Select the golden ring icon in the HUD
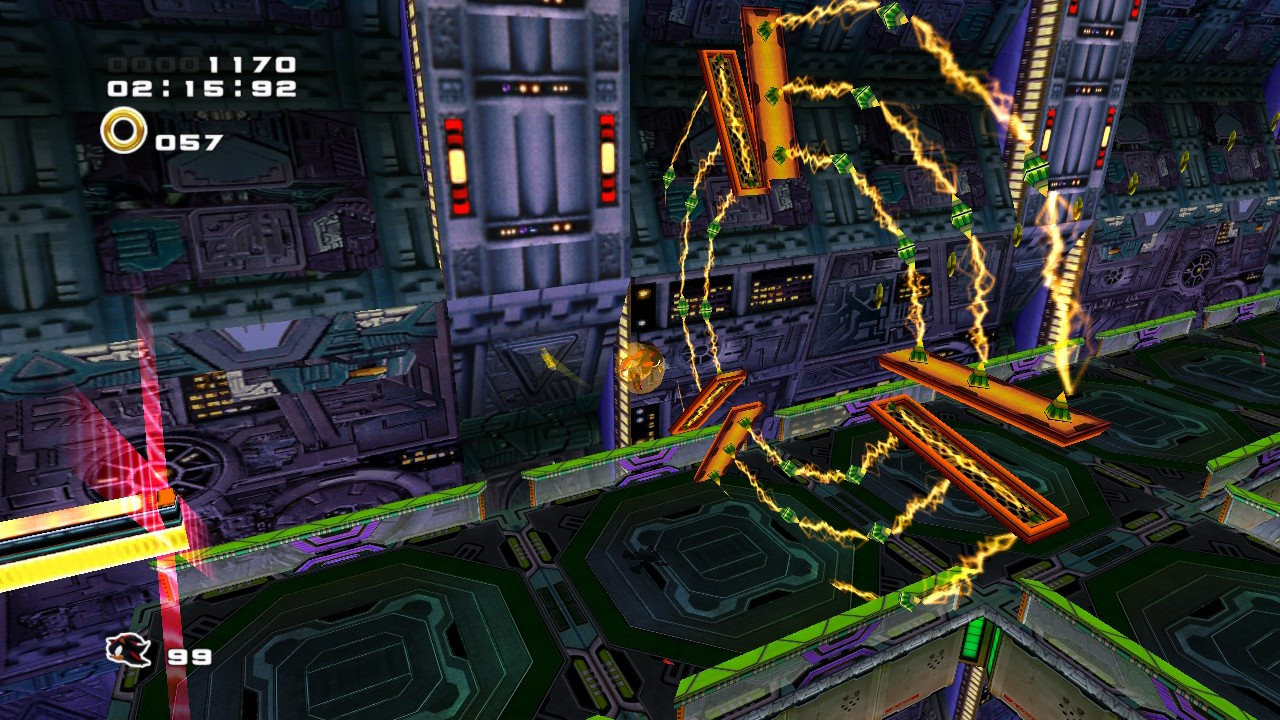This screenshot has width=1280, height=720. pos(122,133)
